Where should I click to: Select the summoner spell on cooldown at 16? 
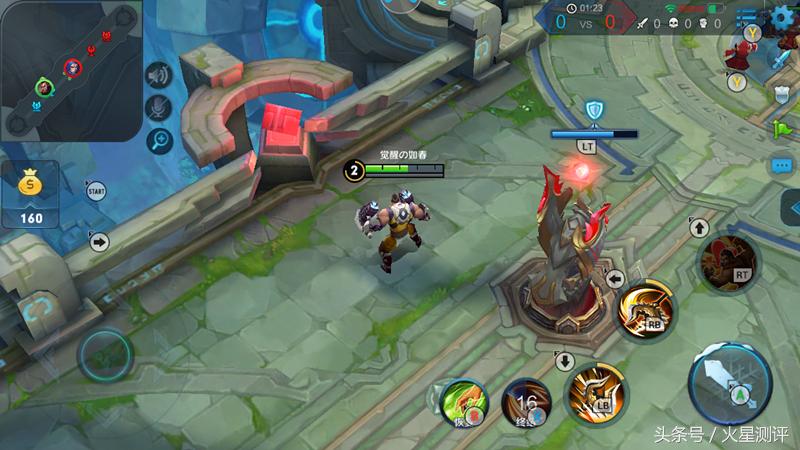(526, 402)
